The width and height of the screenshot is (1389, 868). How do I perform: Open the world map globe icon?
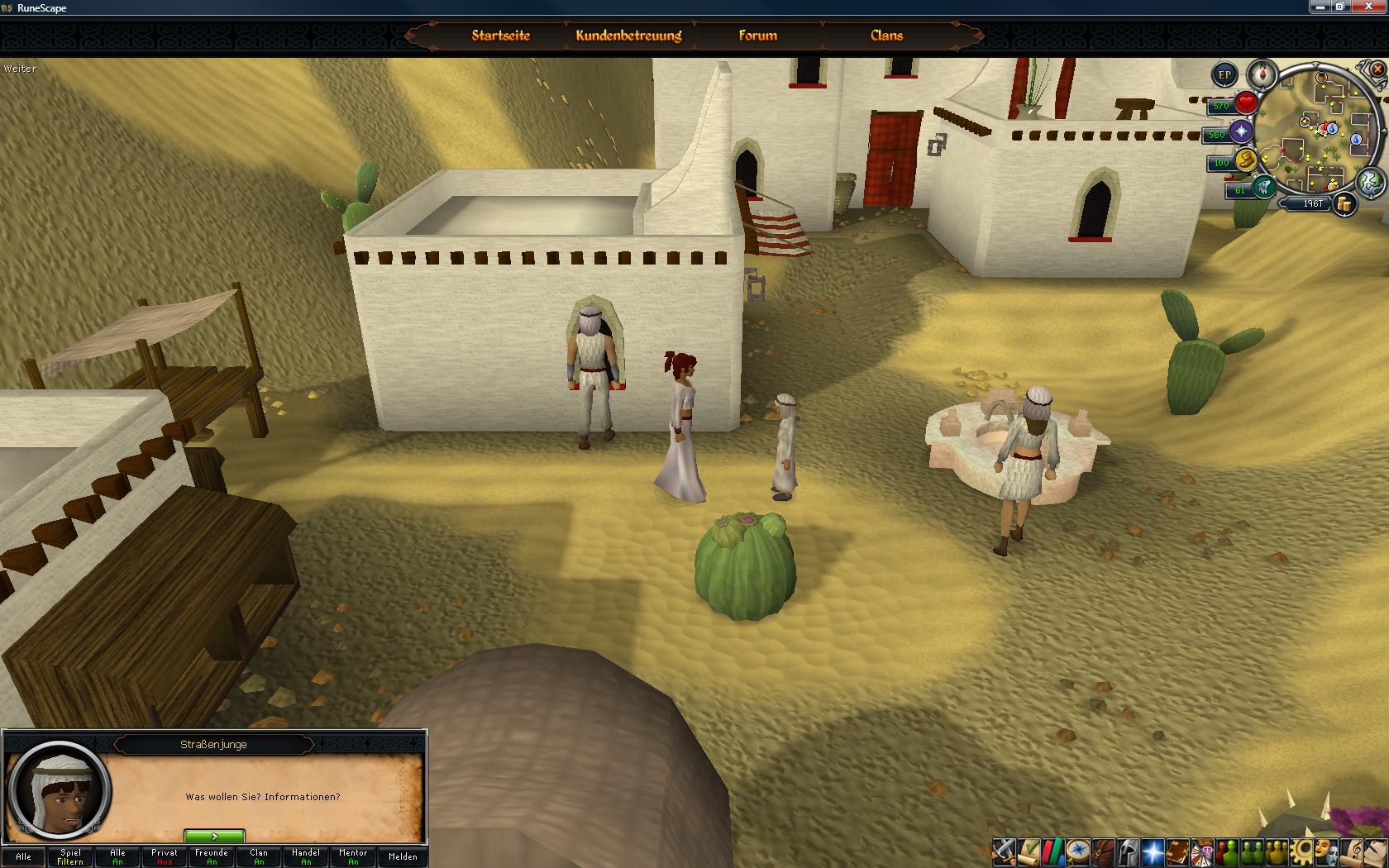1371,180
